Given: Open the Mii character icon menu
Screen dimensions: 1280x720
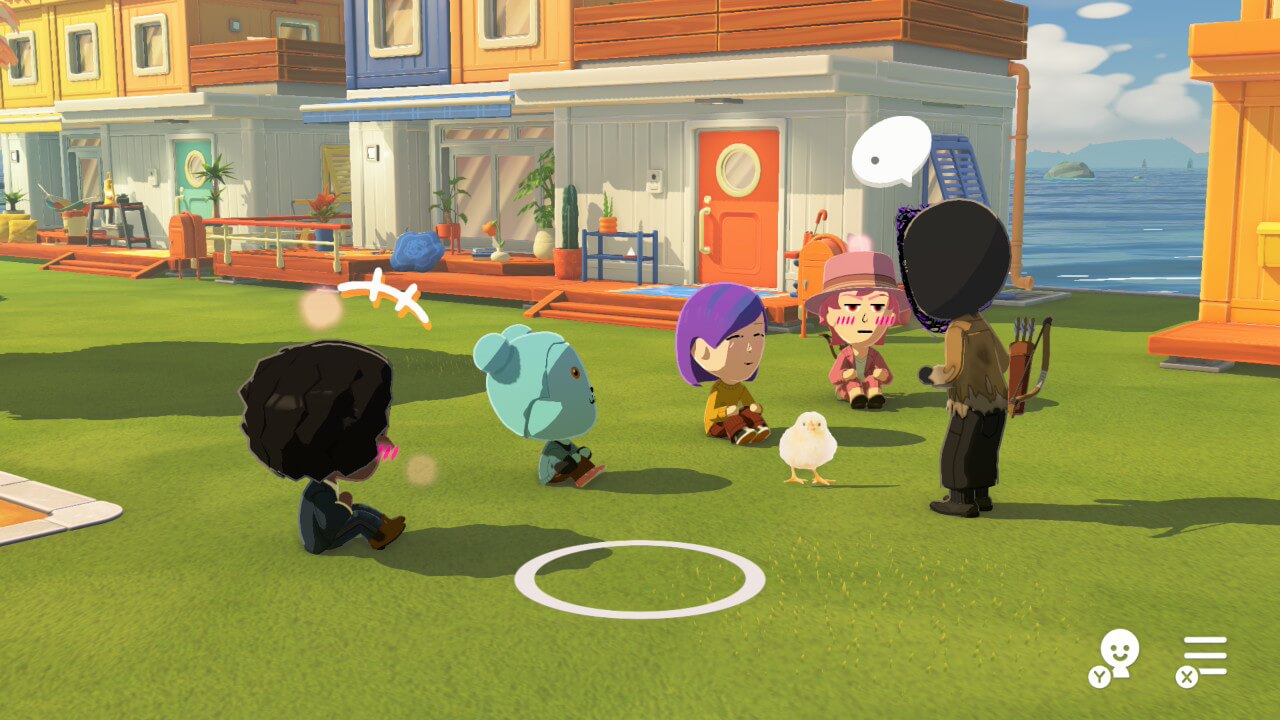Looking at the screenshot, I should [x=1118, y=655].
